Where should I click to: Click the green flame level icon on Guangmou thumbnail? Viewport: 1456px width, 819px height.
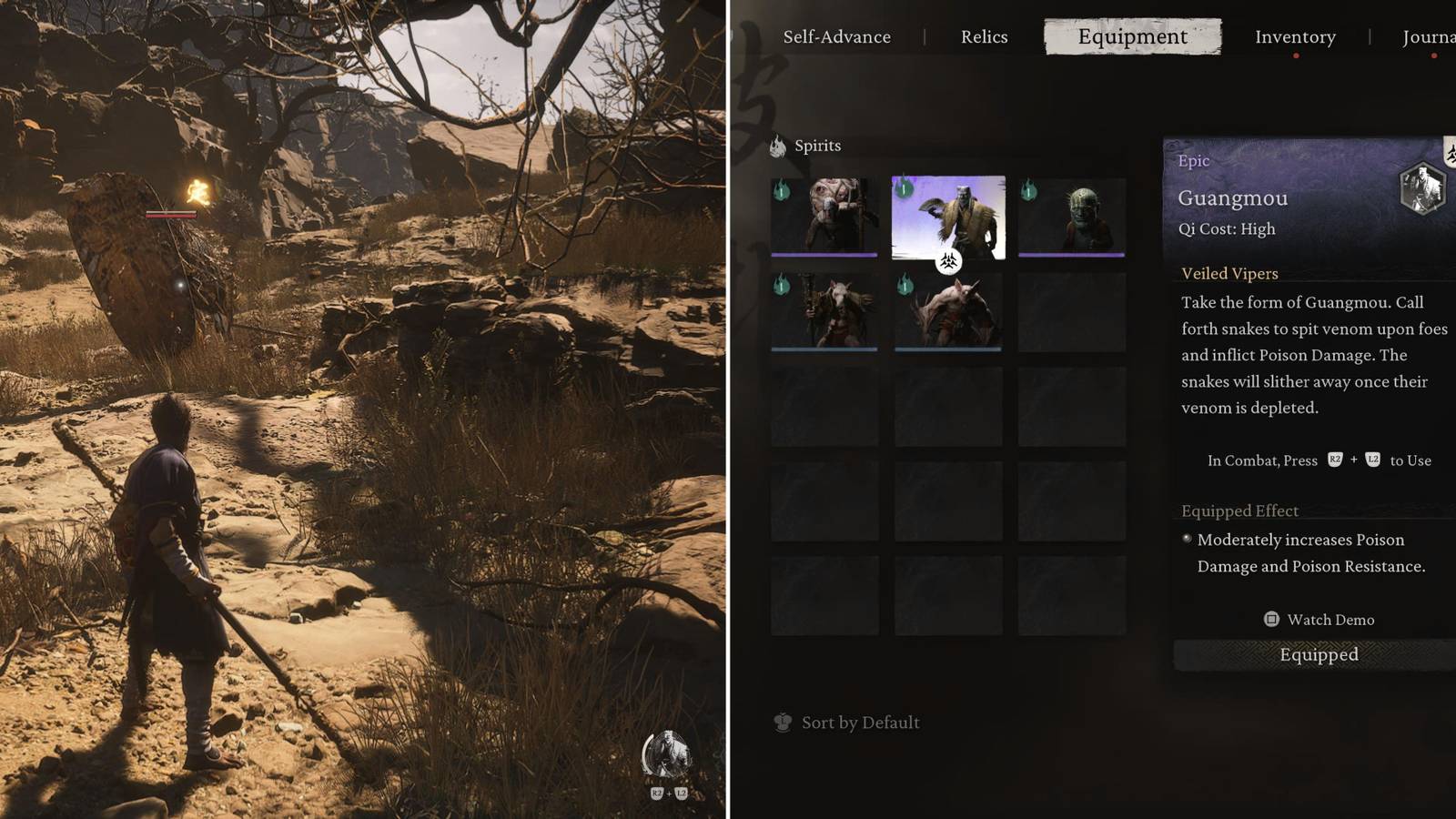pos(904,188)
